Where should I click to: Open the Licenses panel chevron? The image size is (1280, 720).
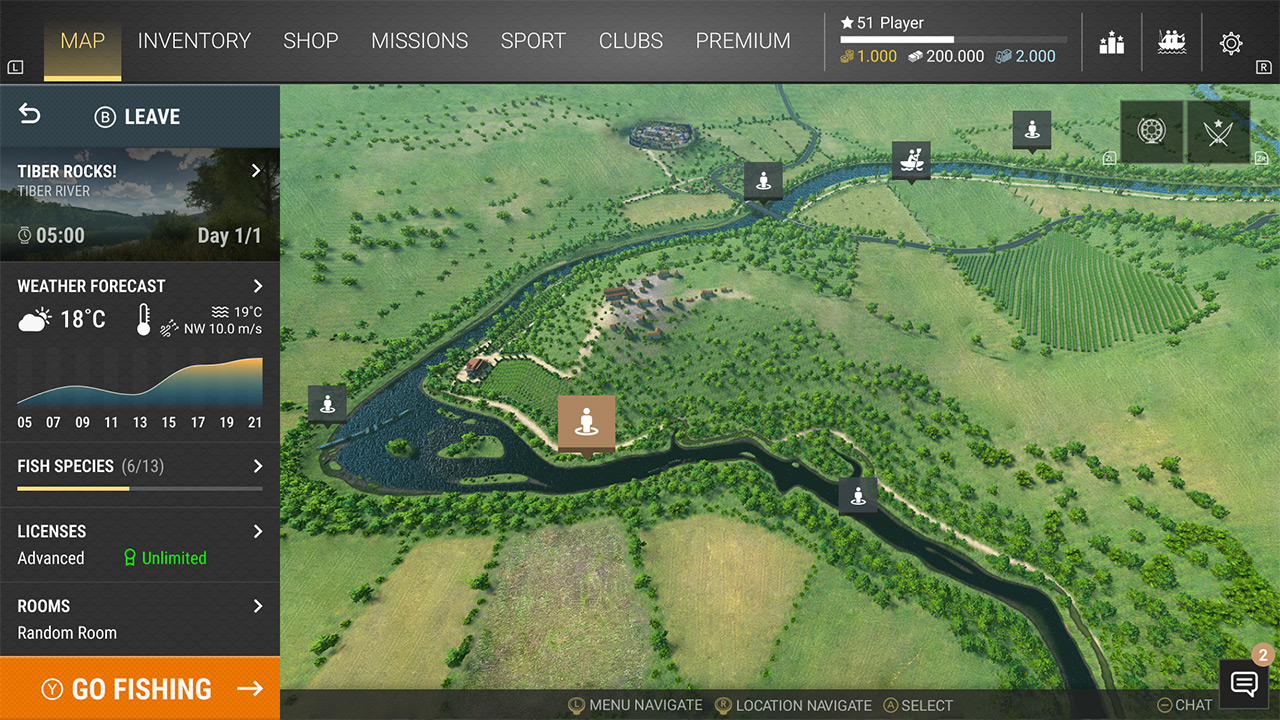(257, 531)
